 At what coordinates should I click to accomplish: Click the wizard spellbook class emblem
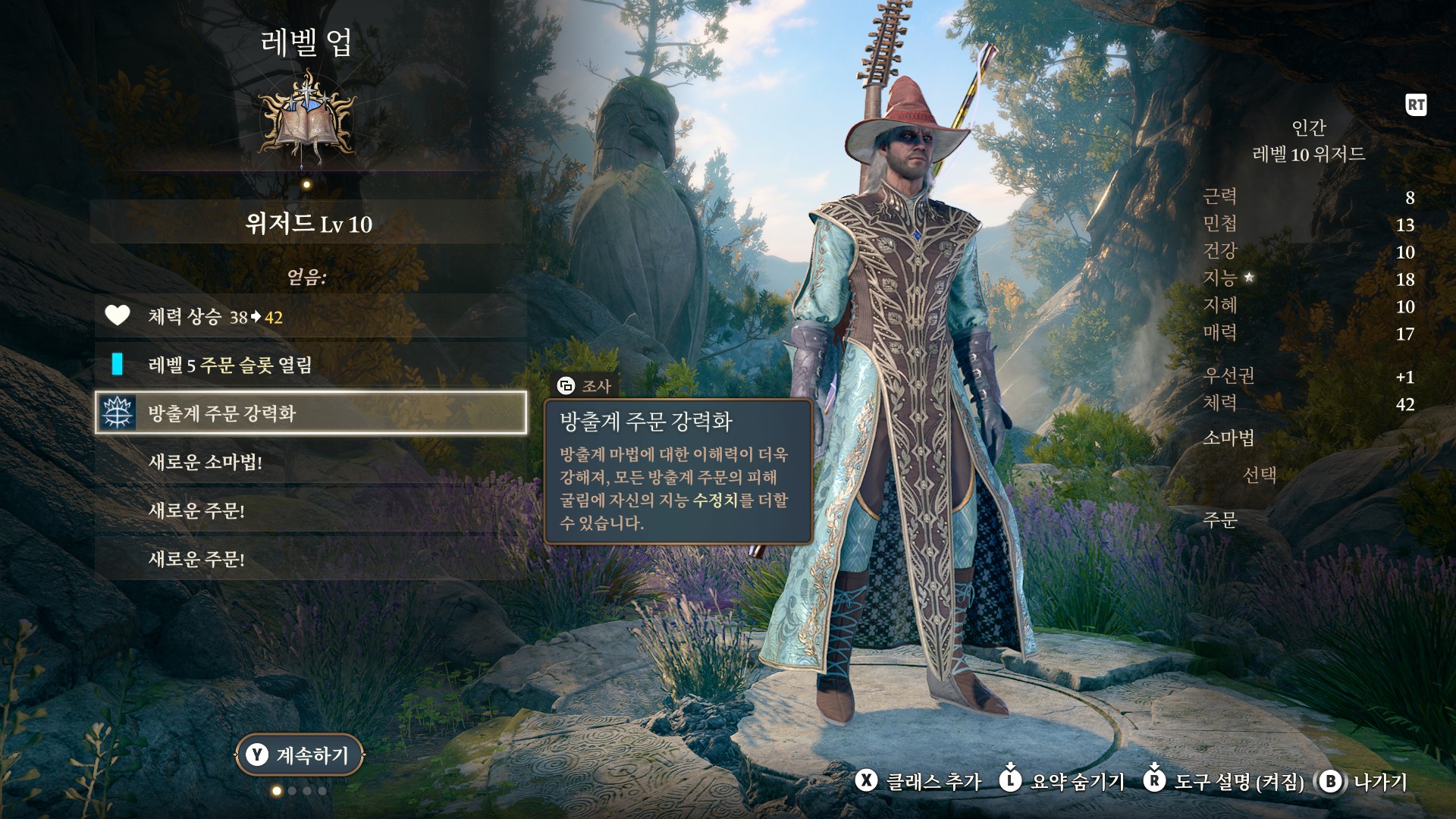(307, 118)
